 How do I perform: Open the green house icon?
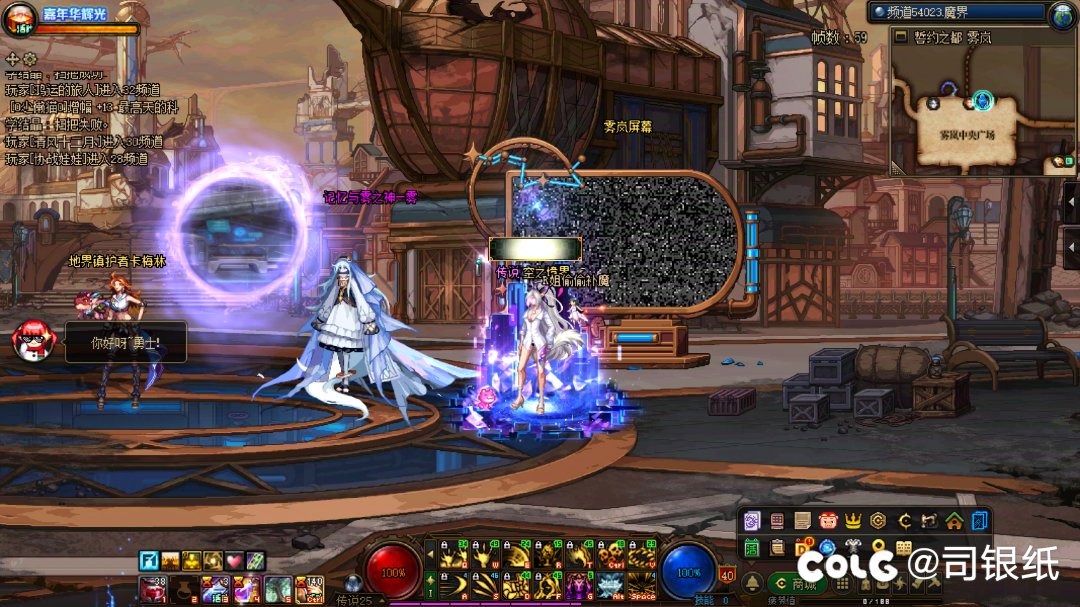tap(954, 521)
